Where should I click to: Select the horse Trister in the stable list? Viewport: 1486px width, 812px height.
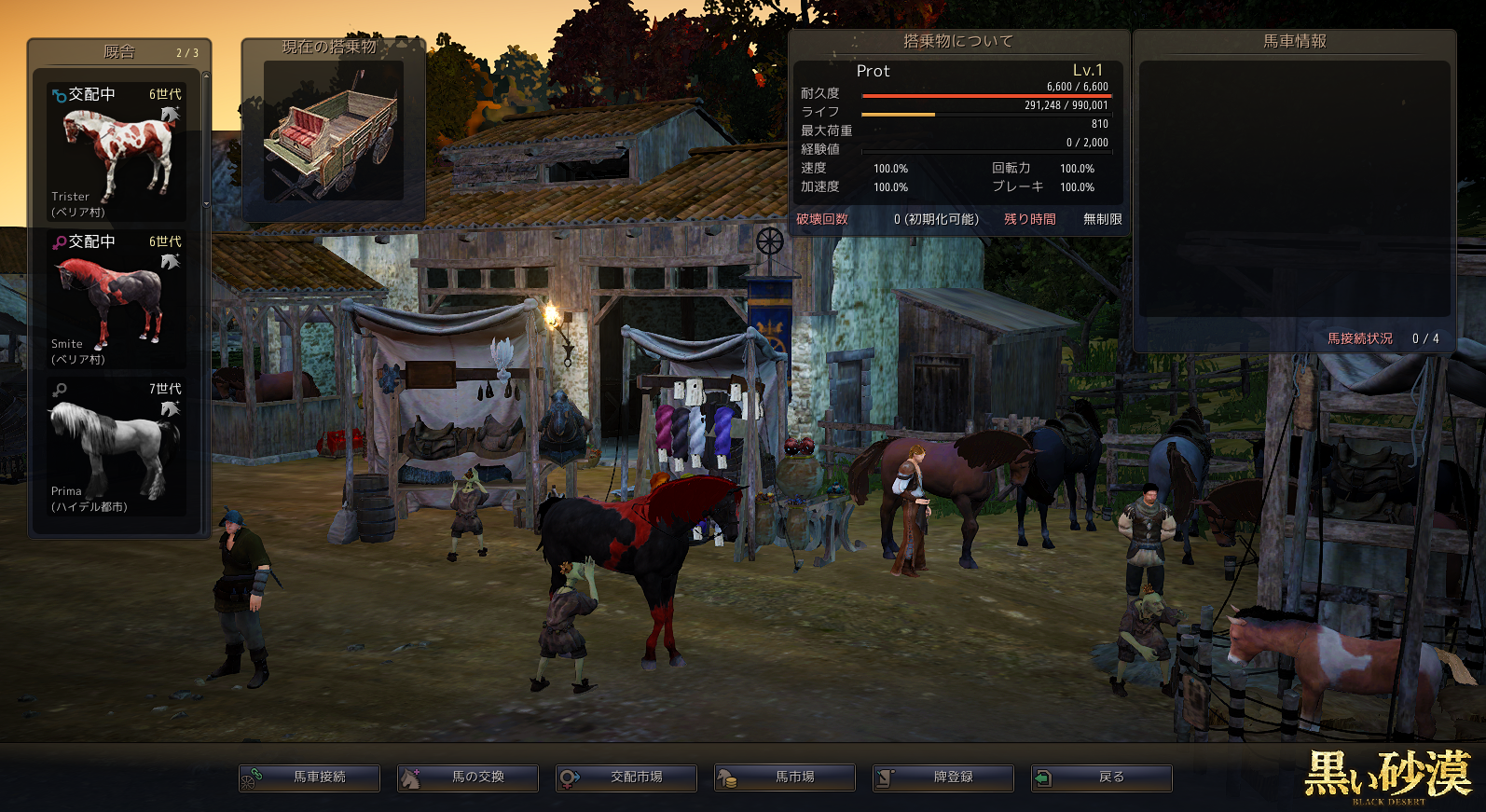(x=117, y=151)
